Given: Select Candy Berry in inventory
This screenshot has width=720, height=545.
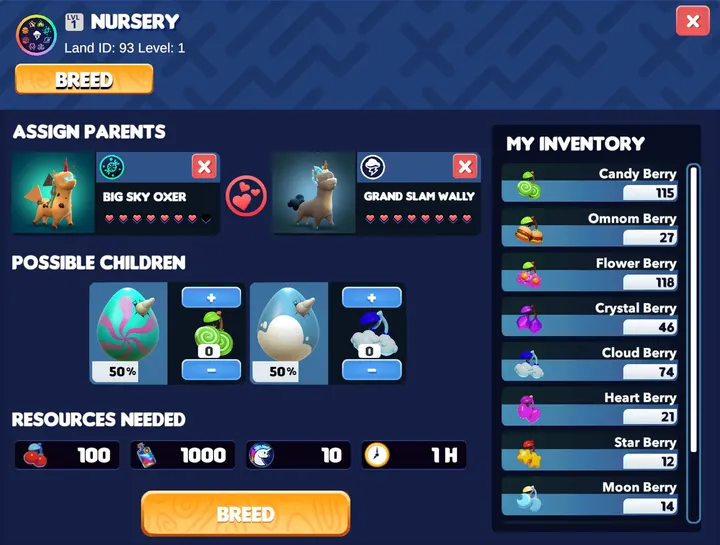Looking at the screenshot, I should click(x=590, y=184).
